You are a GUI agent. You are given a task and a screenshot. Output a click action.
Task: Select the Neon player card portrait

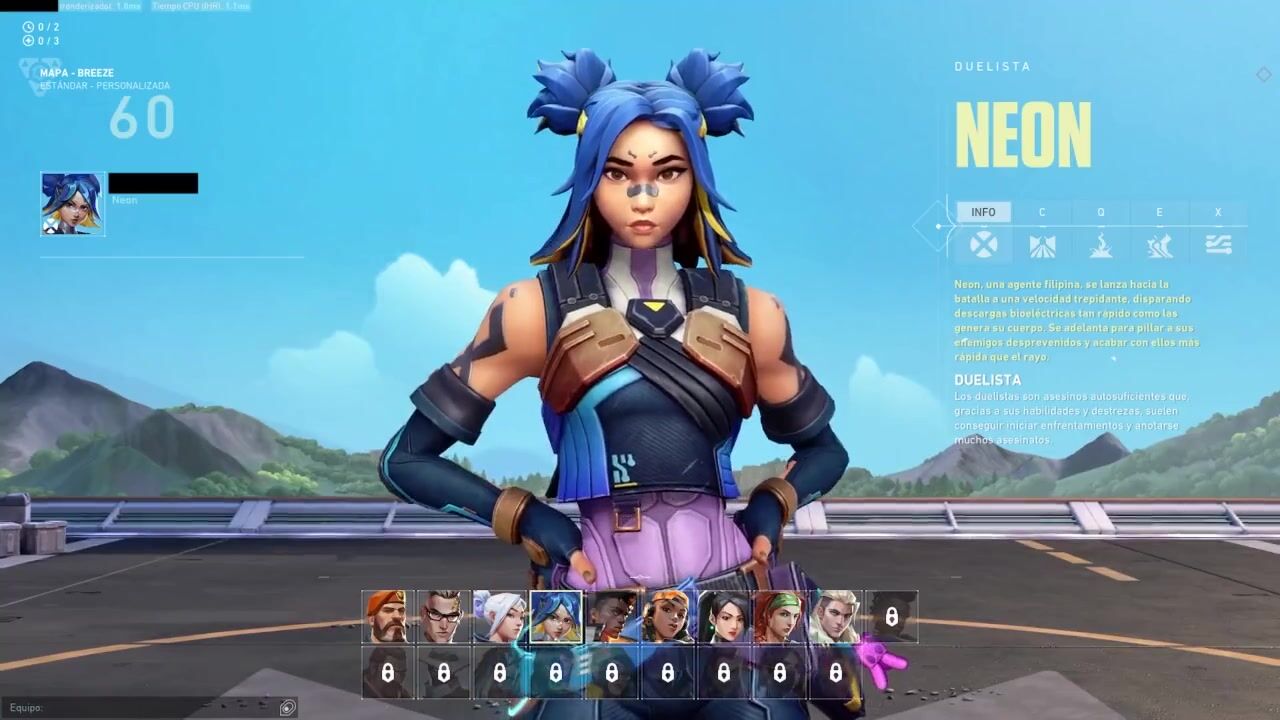72,204
